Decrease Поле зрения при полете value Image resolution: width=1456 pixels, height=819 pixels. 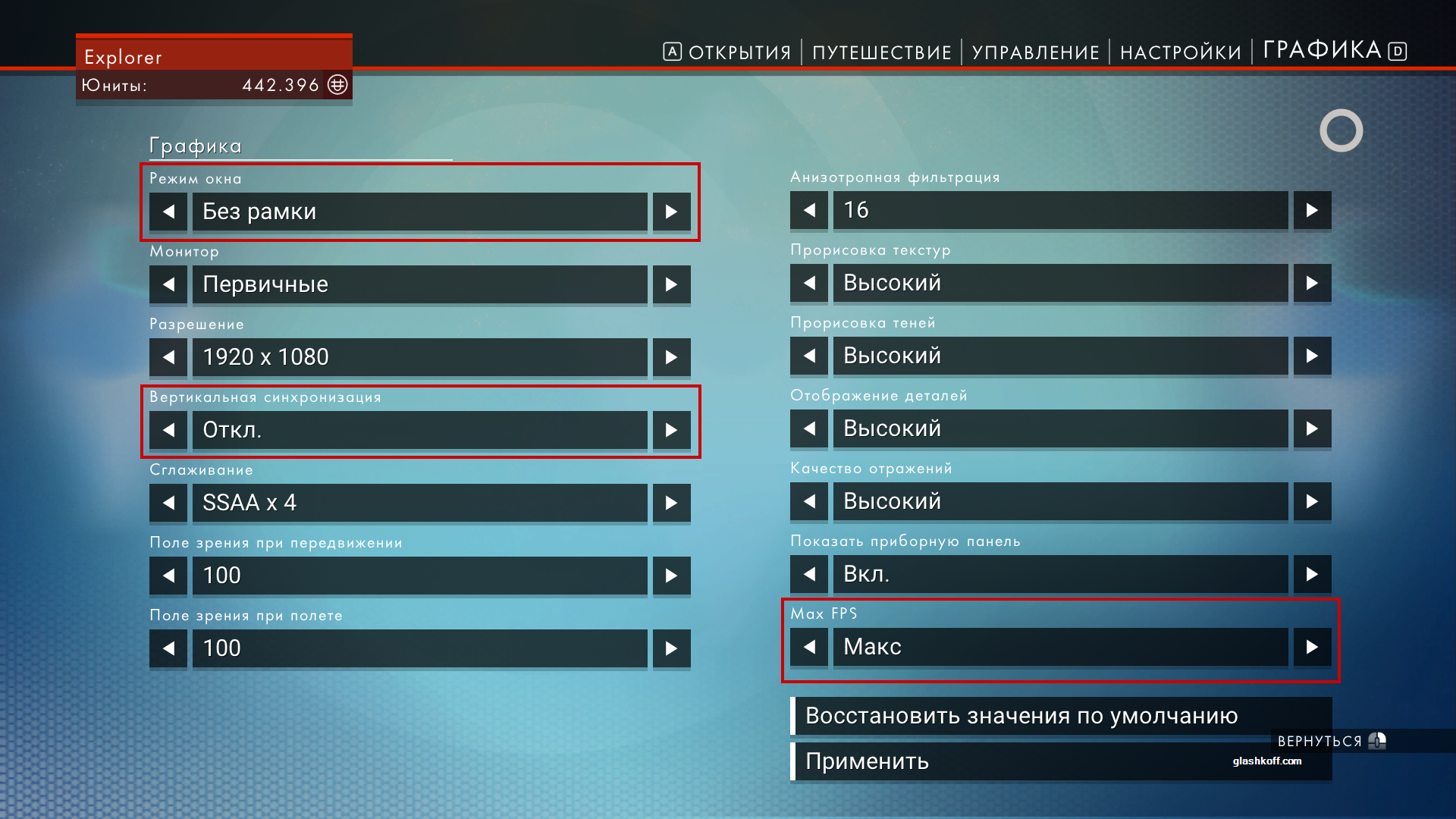(x=168, y=648)
